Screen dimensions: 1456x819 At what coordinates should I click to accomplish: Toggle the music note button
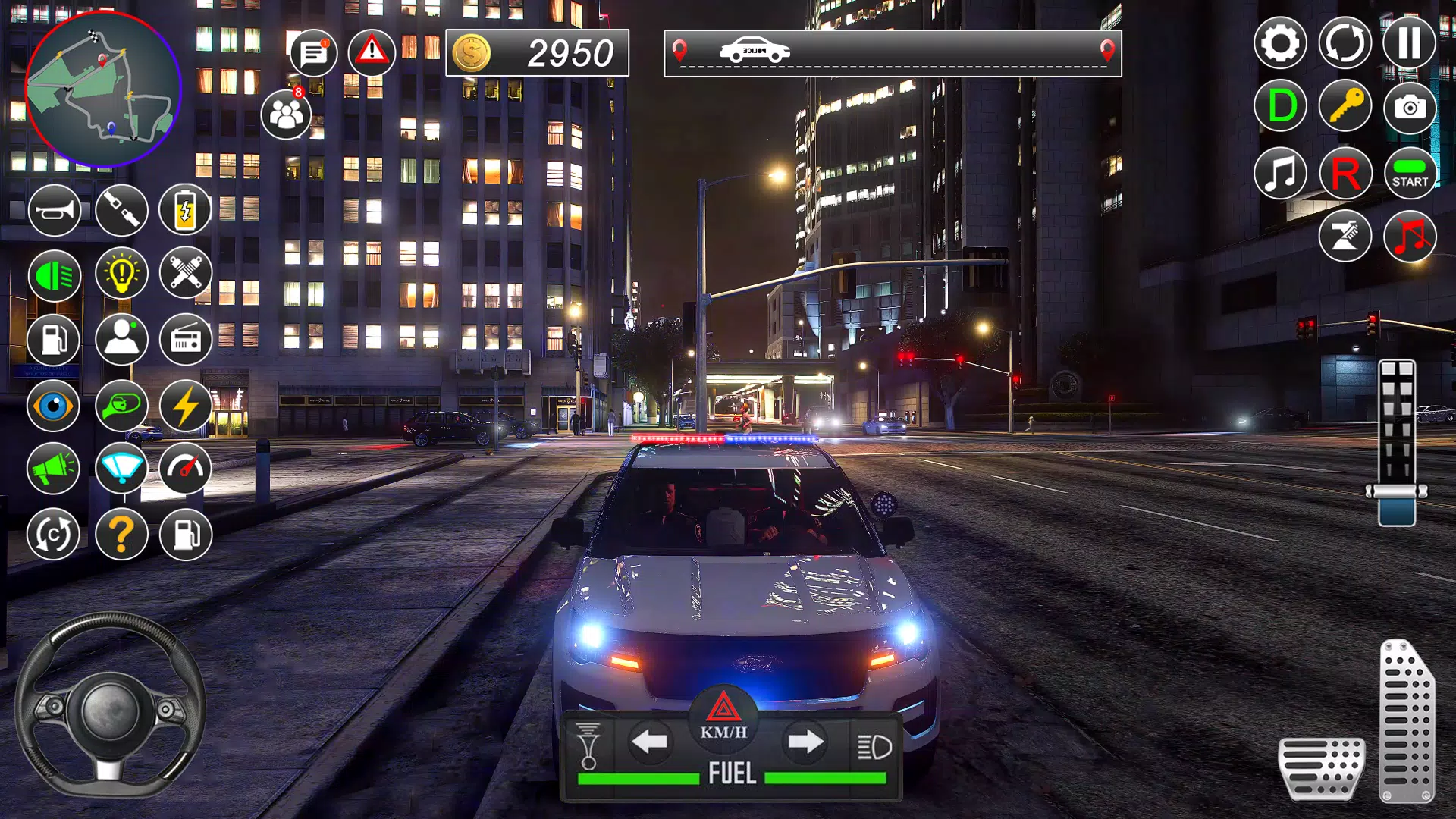[x=1280, y=174]
